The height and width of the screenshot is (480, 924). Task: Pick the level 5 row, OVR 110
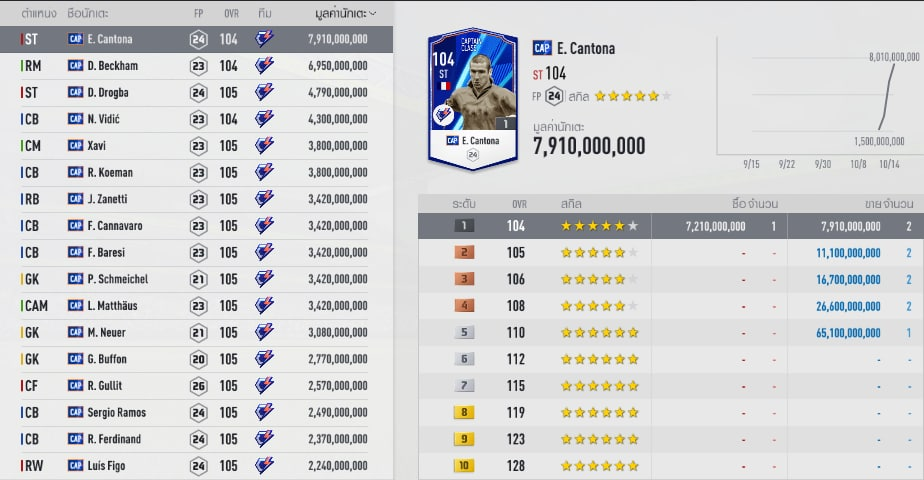(670, 332)
